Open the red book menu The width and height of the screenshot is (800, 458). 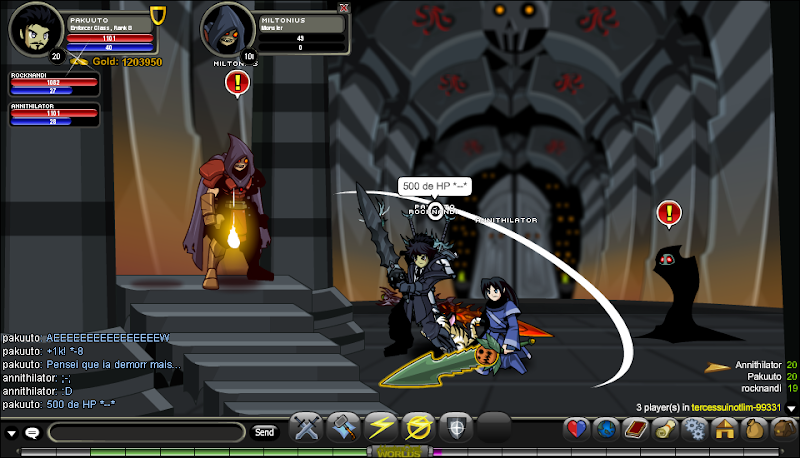tap(634, 429)
